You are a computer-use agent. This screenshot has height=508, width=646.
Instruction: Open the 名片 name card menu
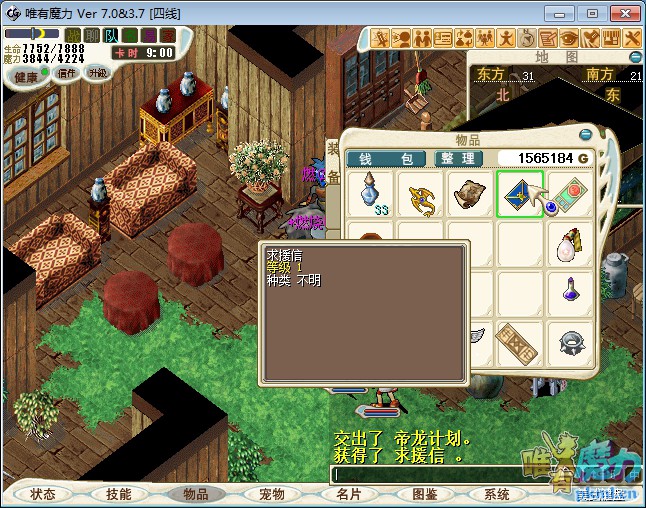pyautogui.click(x=349, y=494)
